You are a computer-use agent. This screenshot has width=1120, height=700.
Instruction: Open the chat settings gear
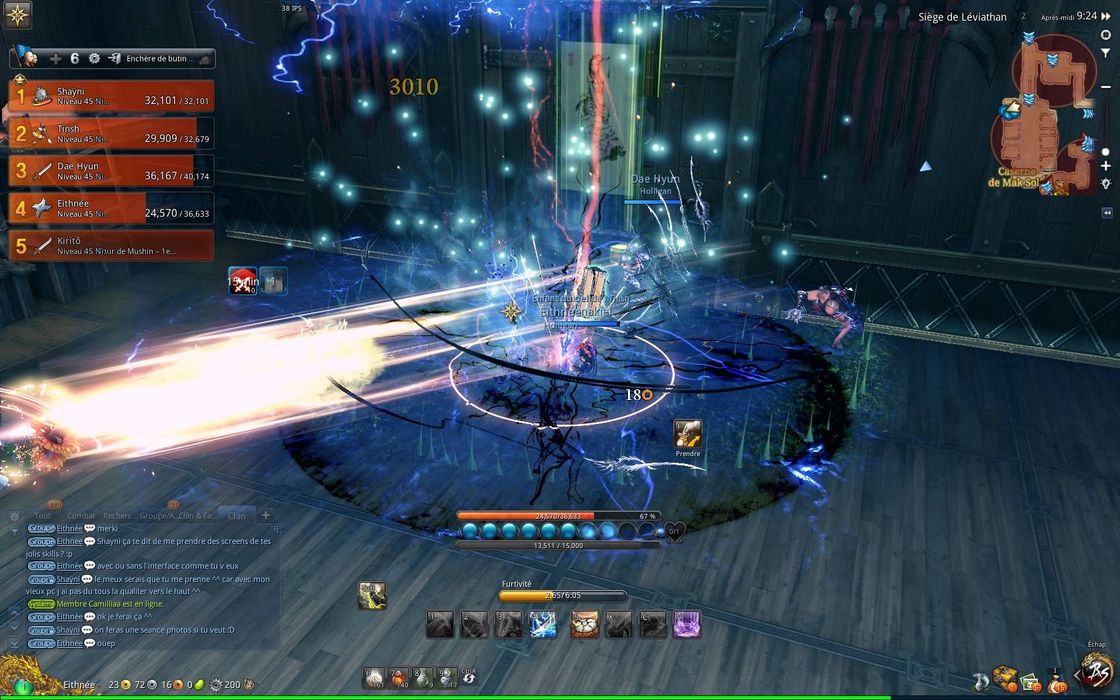point(14,516)
